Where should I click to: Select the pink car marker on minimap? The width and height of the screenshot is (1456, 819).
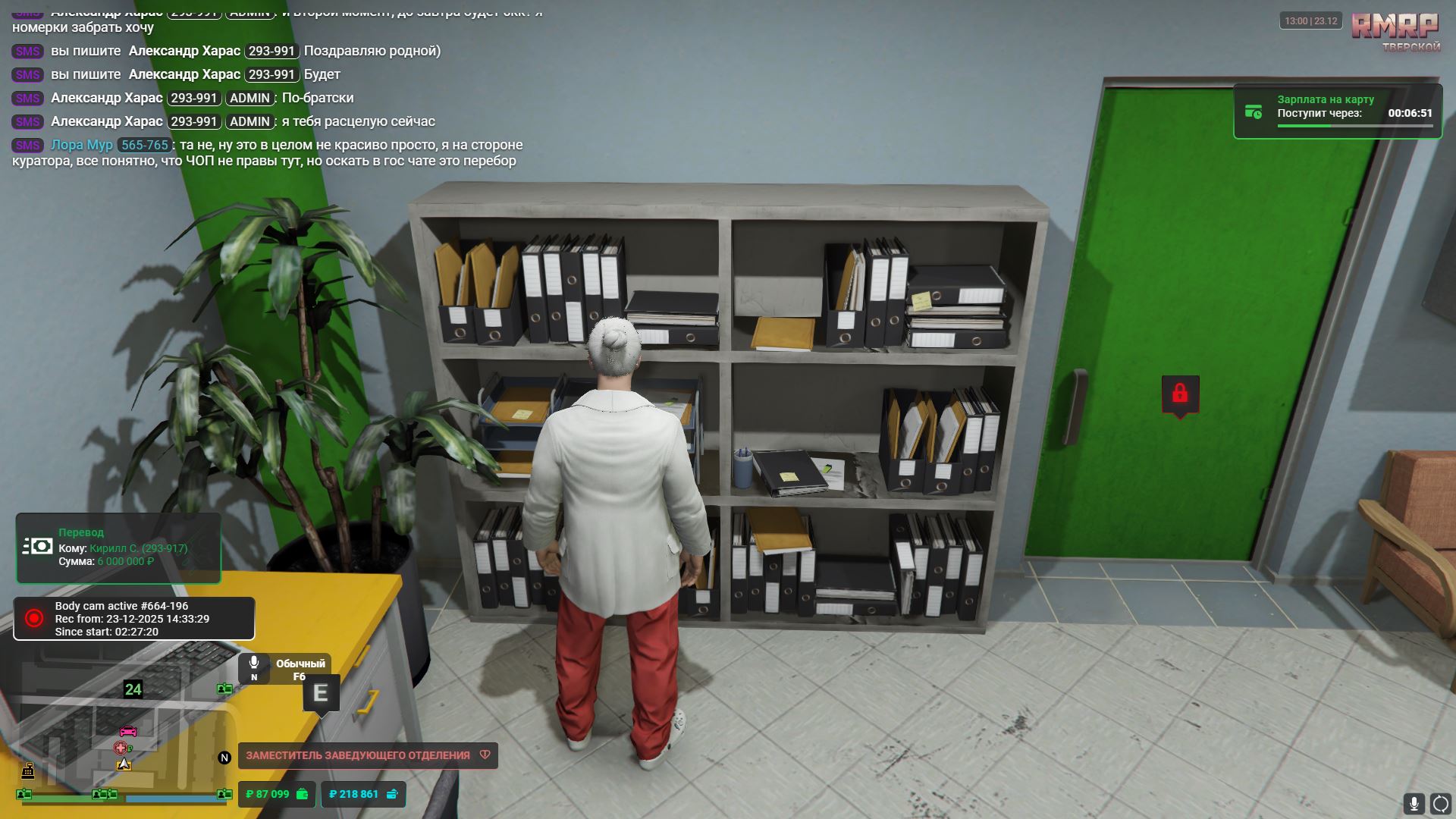point(128,731)
